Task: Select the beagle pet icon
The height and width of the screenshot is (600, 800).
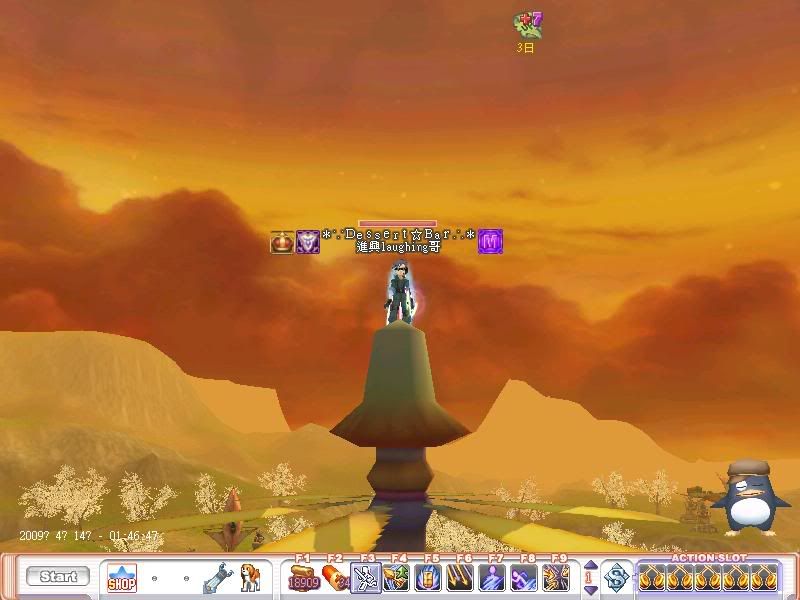Action: point(247,577)
